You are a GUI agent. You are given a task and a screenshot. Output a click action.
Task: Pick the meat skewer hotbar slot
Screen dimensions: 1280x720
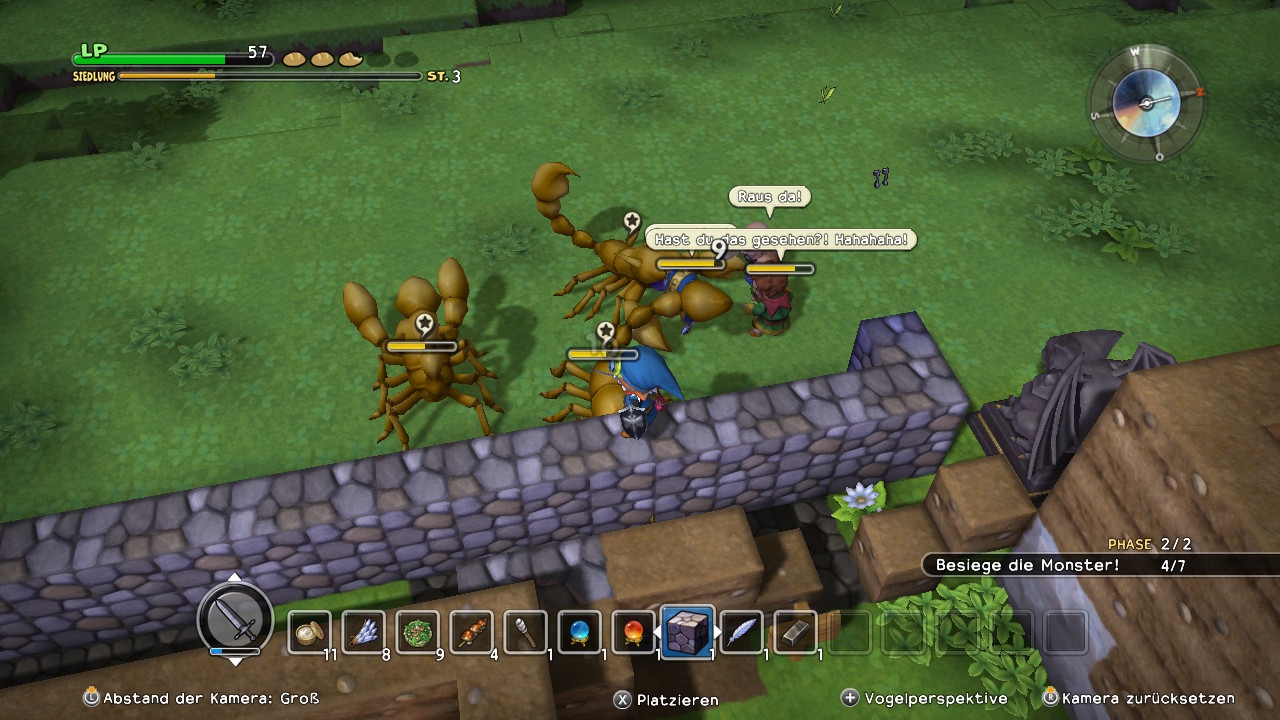[472, 632]
